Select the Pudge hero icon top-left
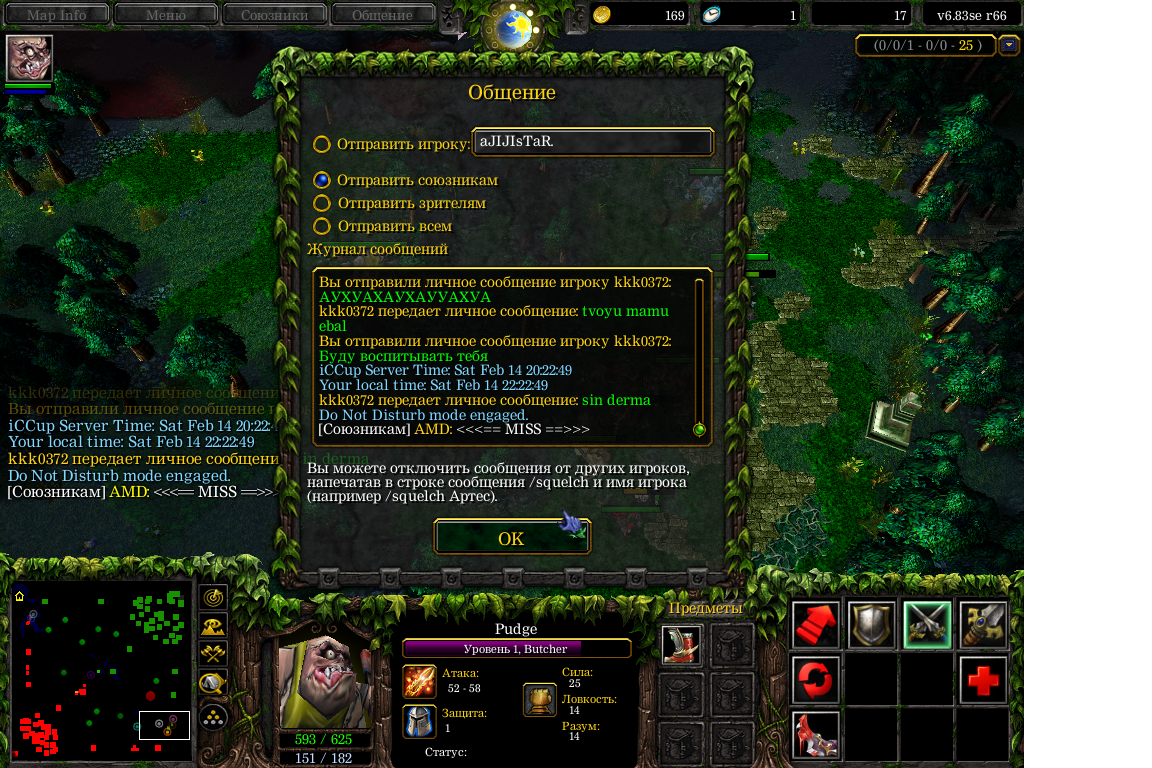Viewport: 1152px width, 768px height. coord(29,58)
